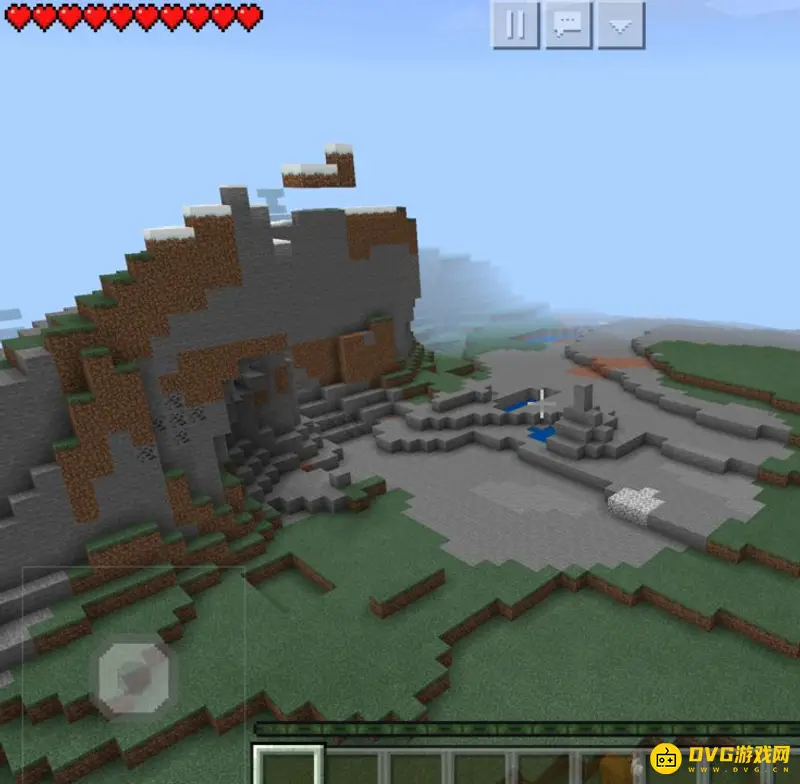Tap the down-arrow button beside chat

click(x=621, y=25)
